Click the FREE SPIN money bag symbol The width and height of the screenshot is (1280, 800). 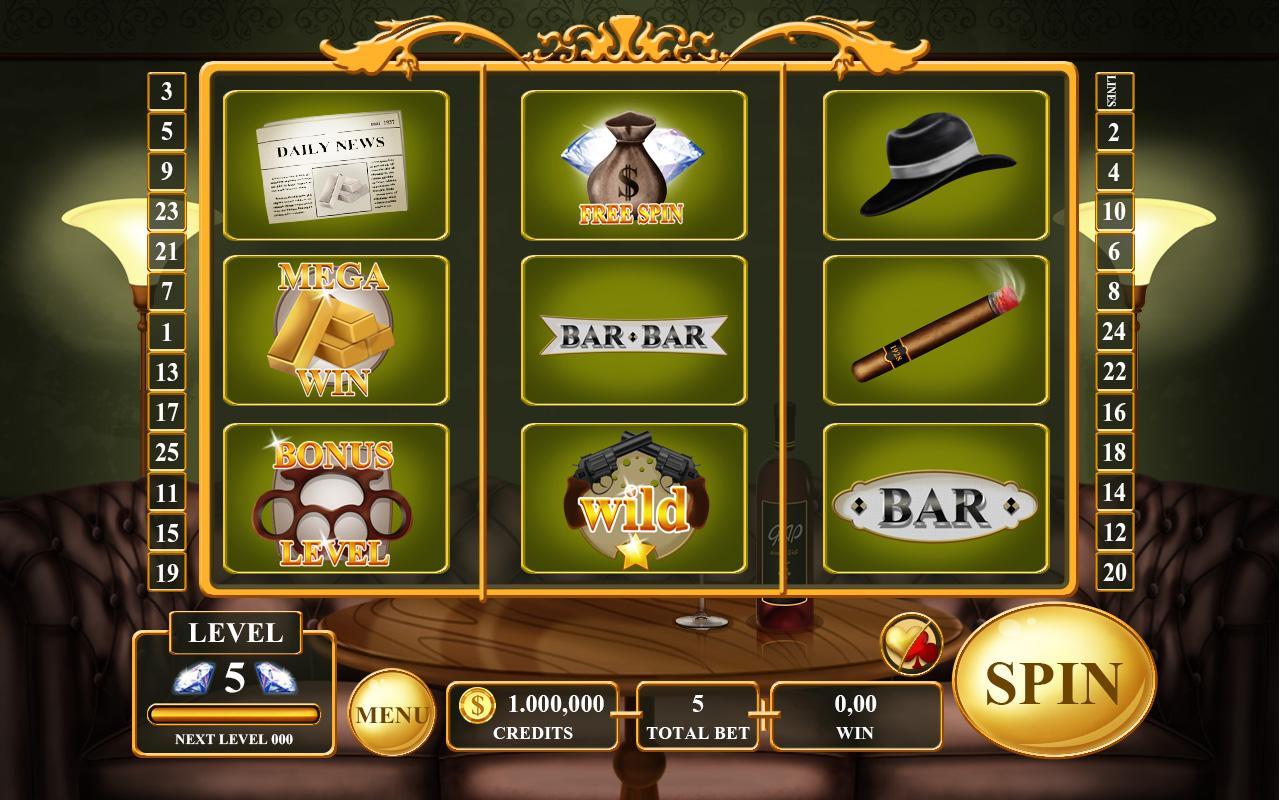[632, 165]
